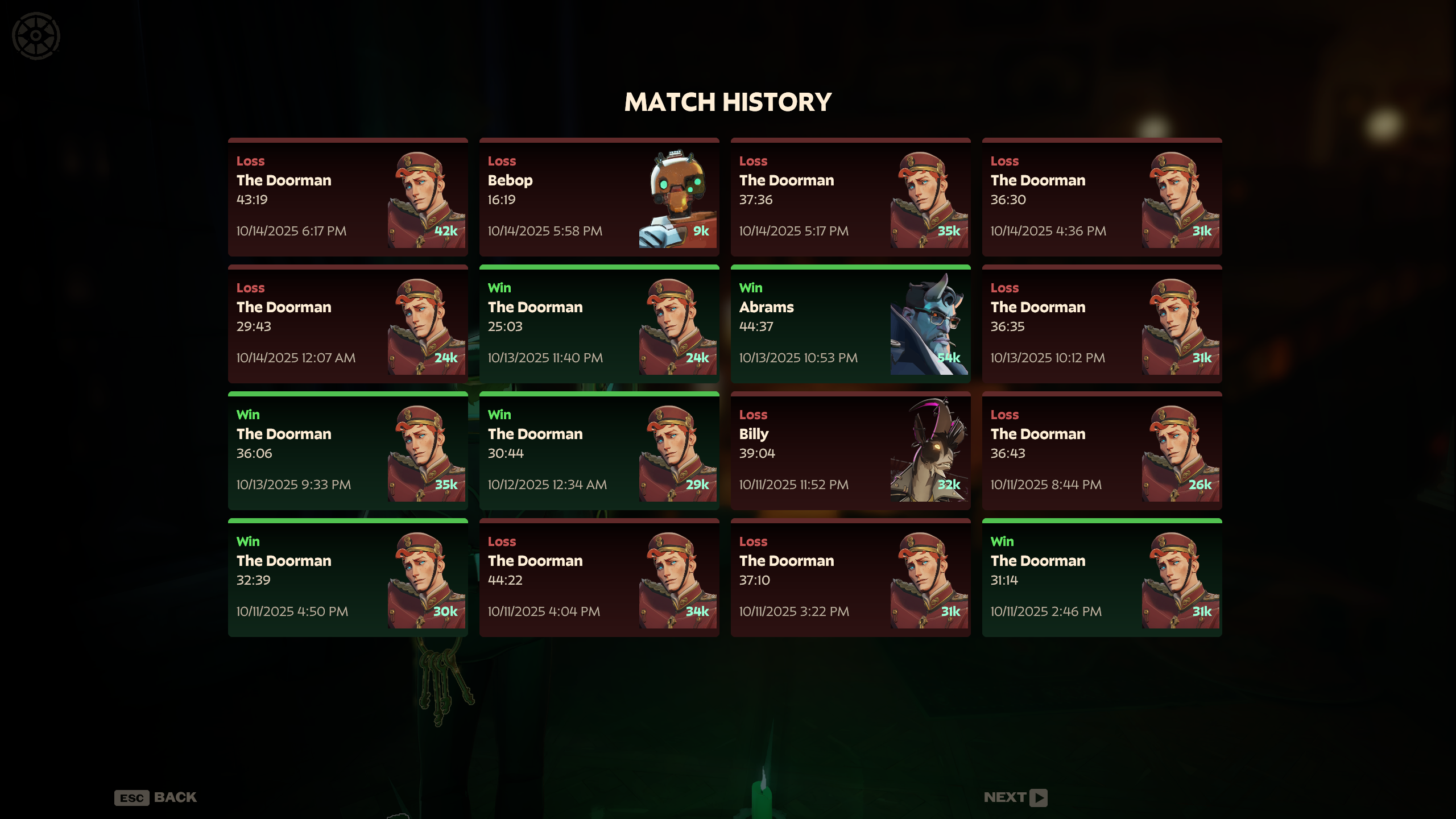Image resolution: width=1456 pixels, height=819 pixels.
Task: Click the Back button
Action: (156, 797)
